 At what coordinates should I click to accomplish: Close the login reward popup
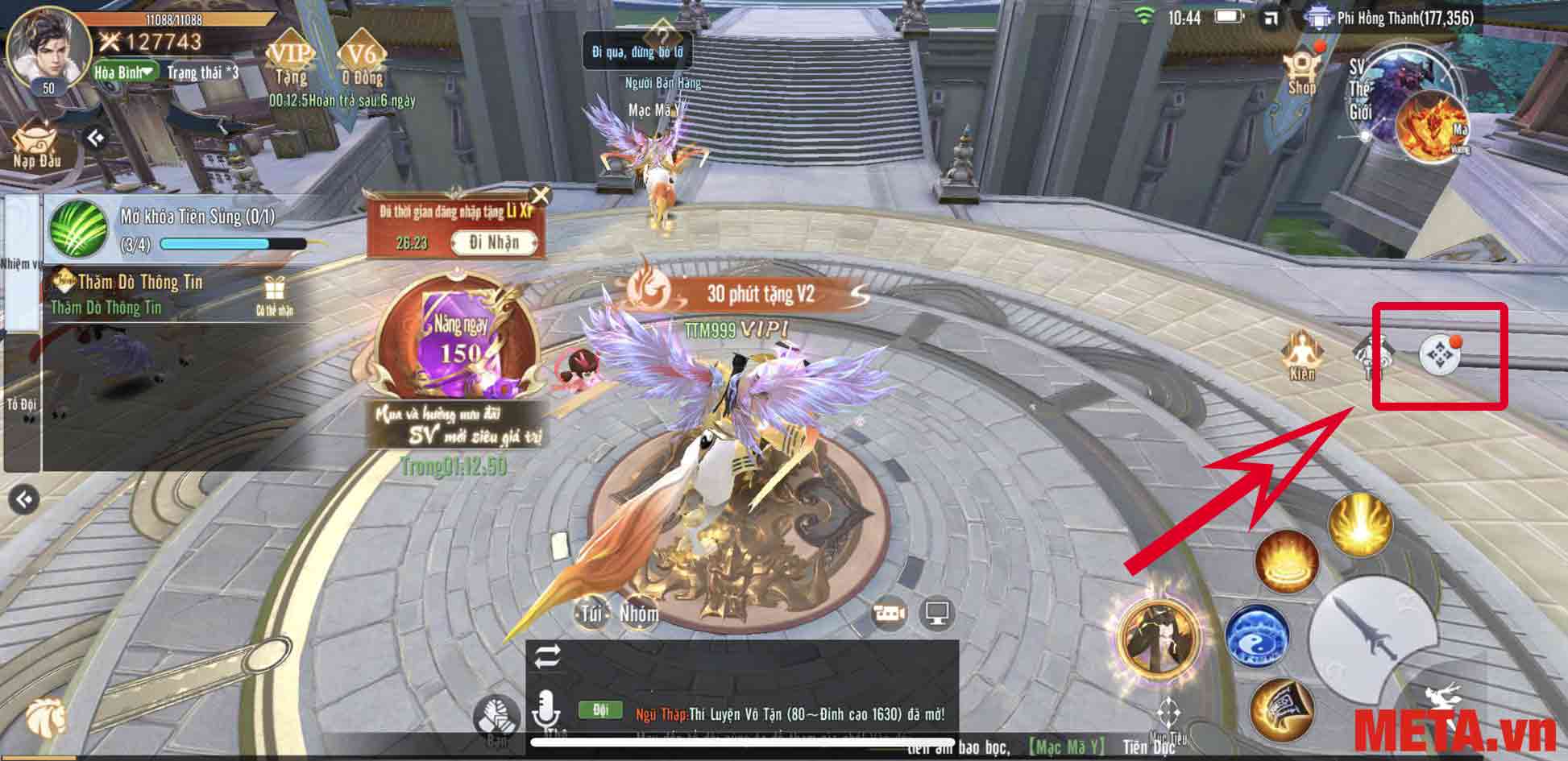(541, 196)
